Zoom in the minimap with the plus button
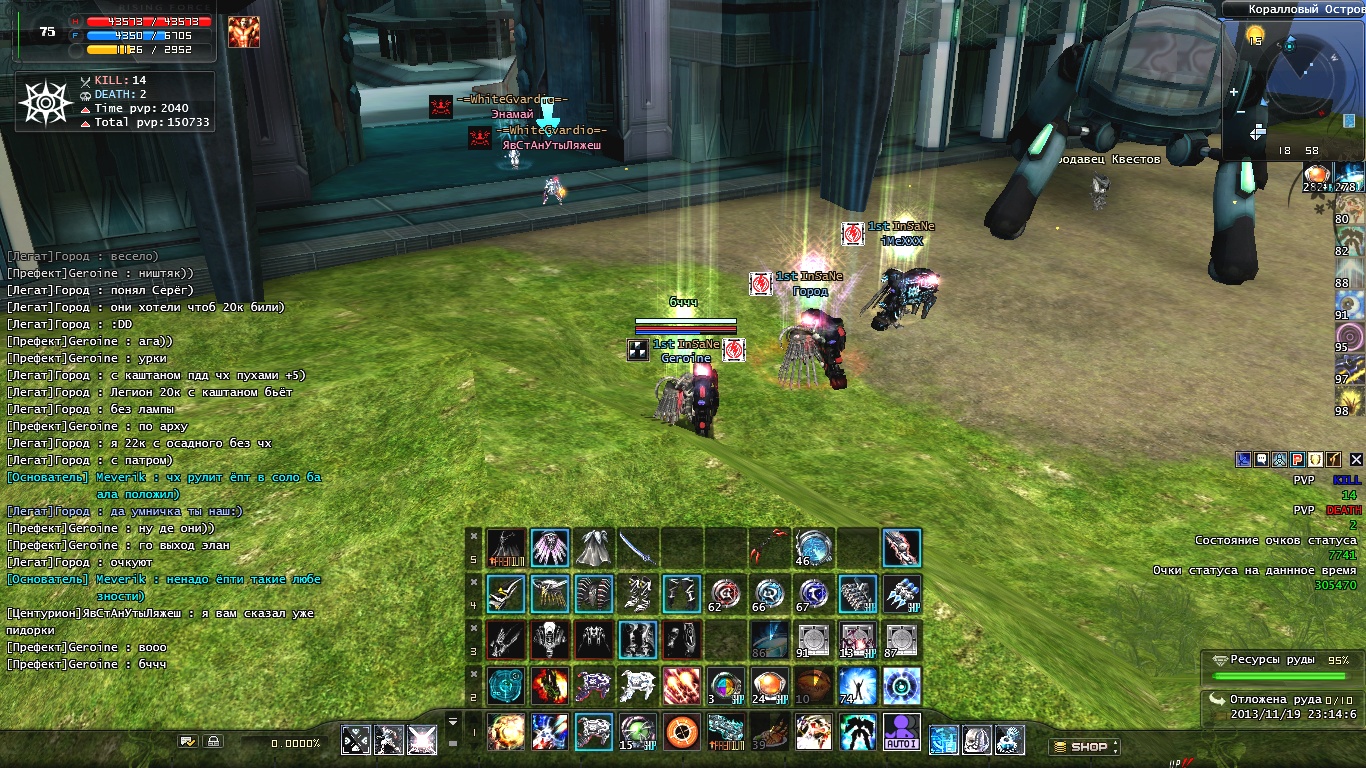This screenshot has height=768, width=1366. point(1234,92)
